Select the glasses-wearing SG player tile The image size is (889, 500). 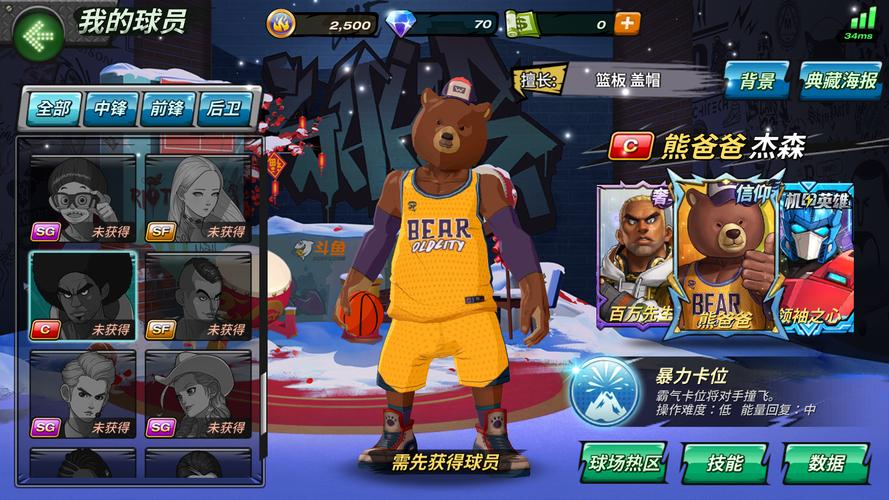pyautogui.click(x=82, y=198)
